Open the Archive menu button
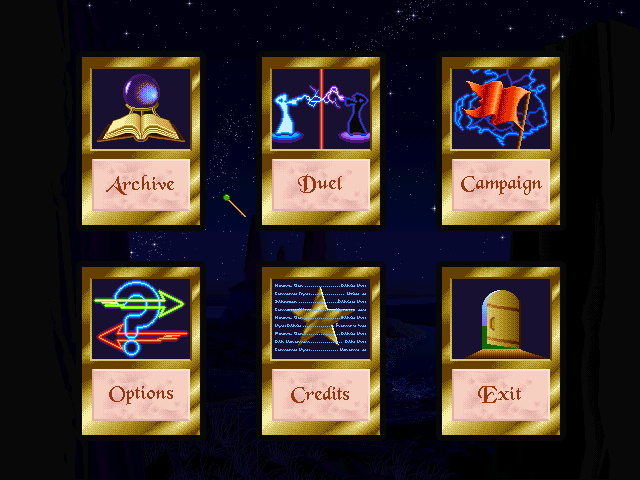This screenshot has width=640, height=480. [x=141, y=184]
